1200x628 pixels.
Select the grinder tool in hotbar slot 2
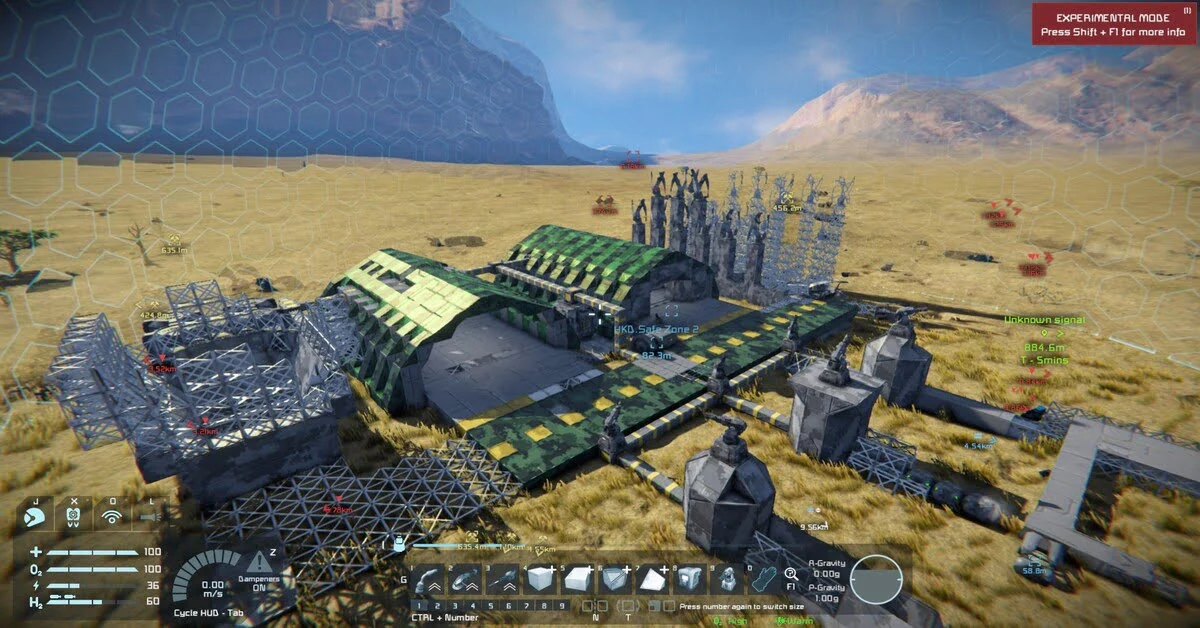point(465,579)
